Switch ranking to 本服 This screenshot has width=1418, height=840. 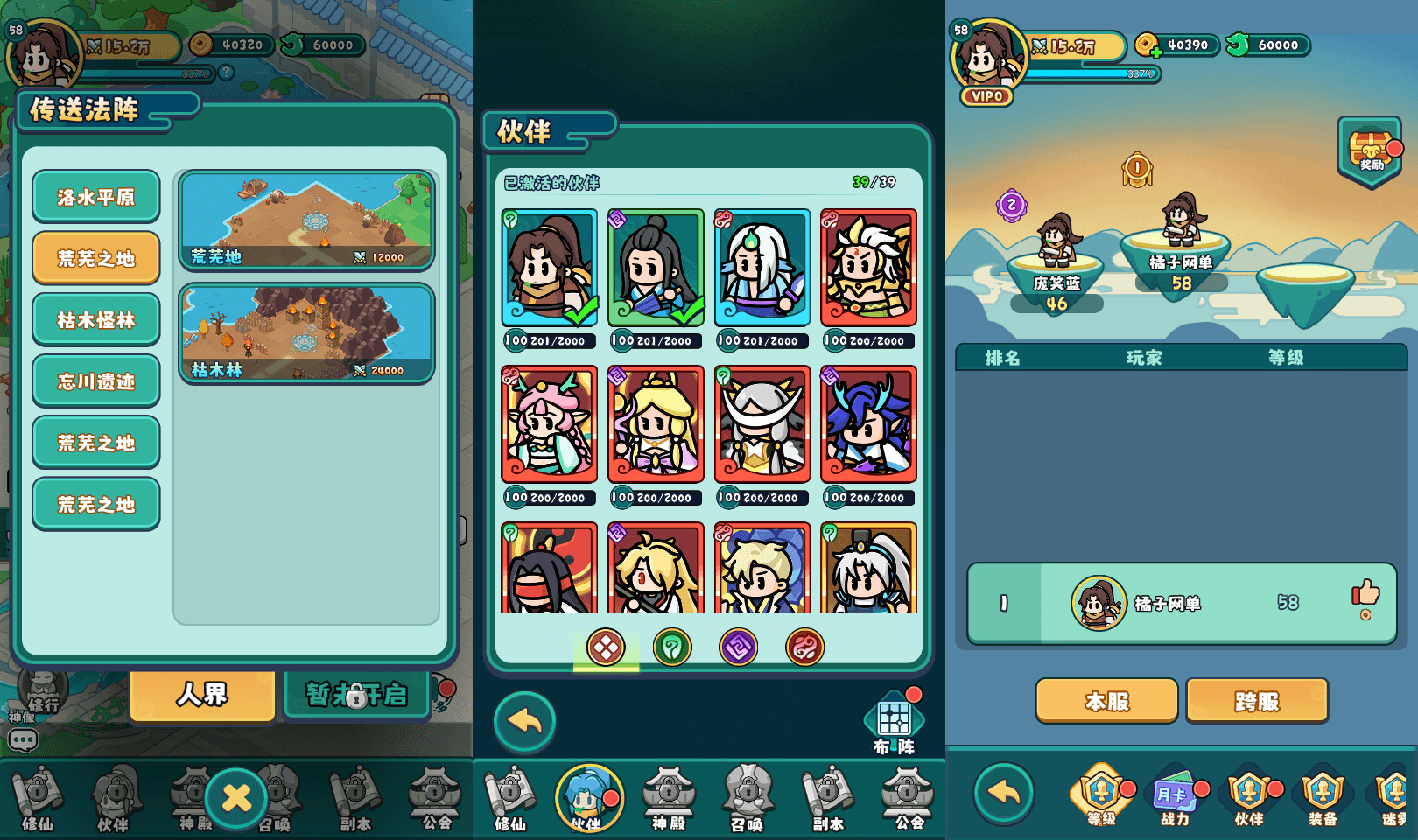coord(1106,701)
